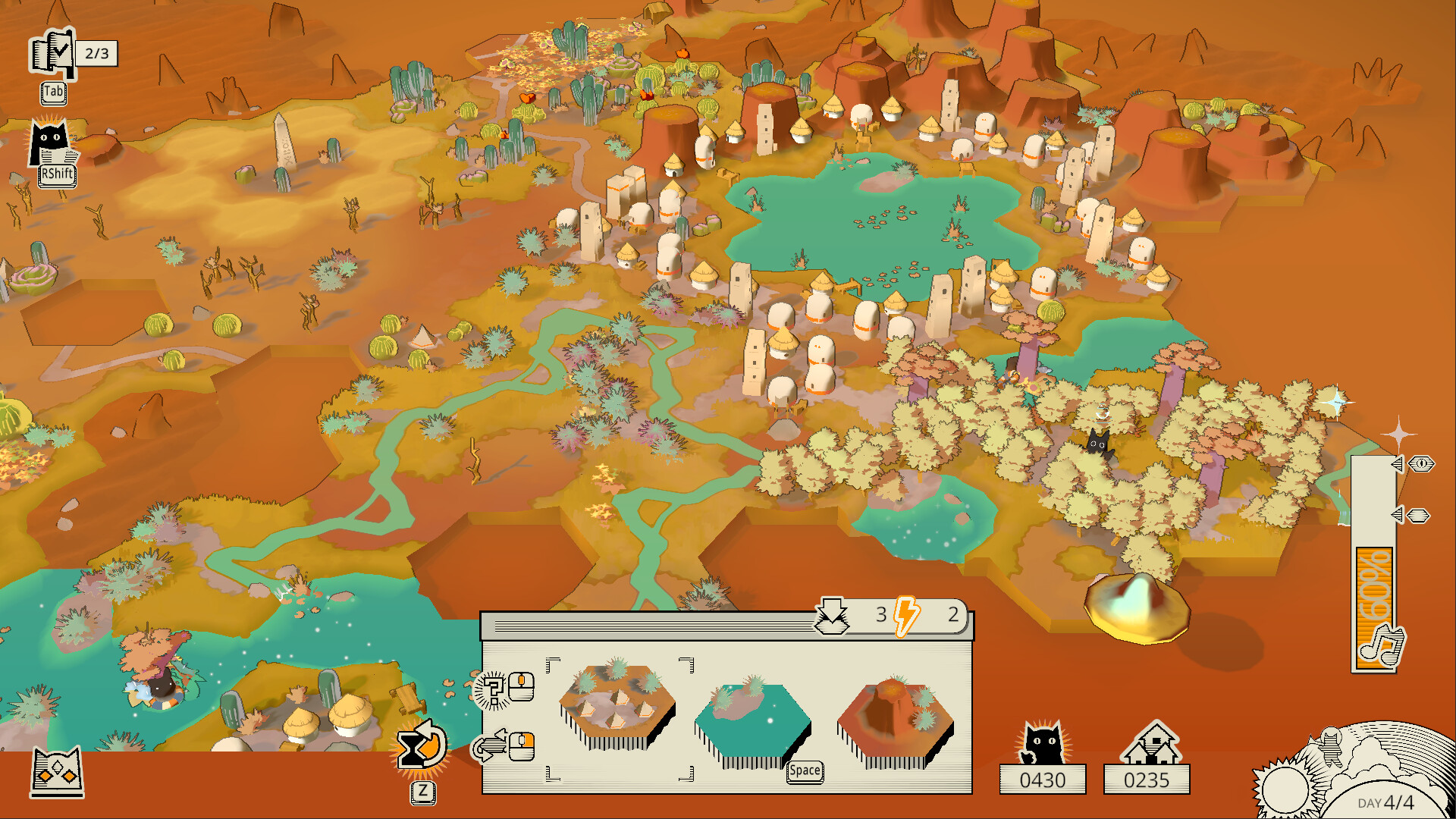
Task: Click the swap arrows tile icon
Action: click(x=490, y=746)
